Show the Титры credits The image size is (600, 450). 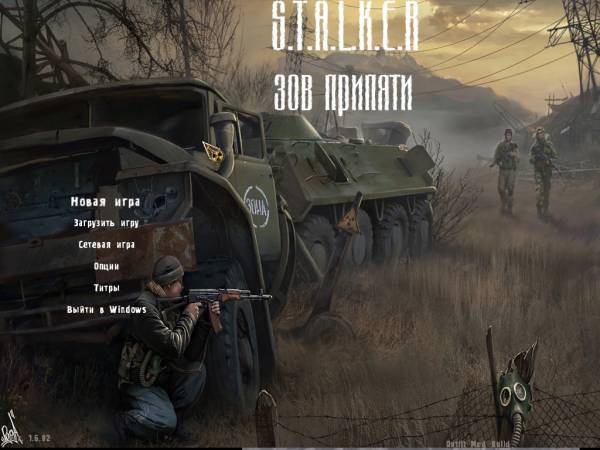click(106, 288)
